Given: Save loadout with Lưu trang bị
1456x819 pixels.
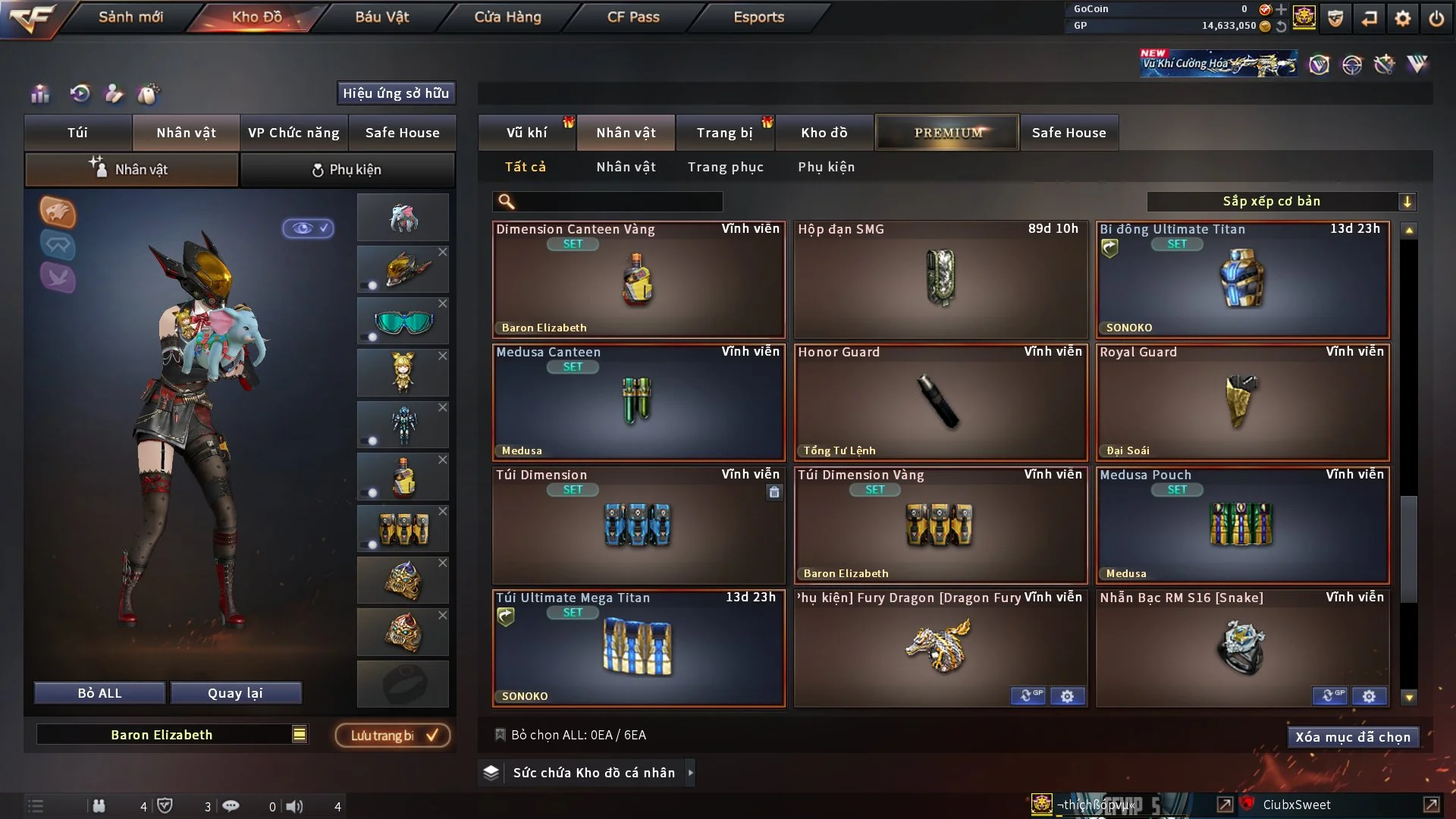Looking at the screenshot, I should 393,736.
